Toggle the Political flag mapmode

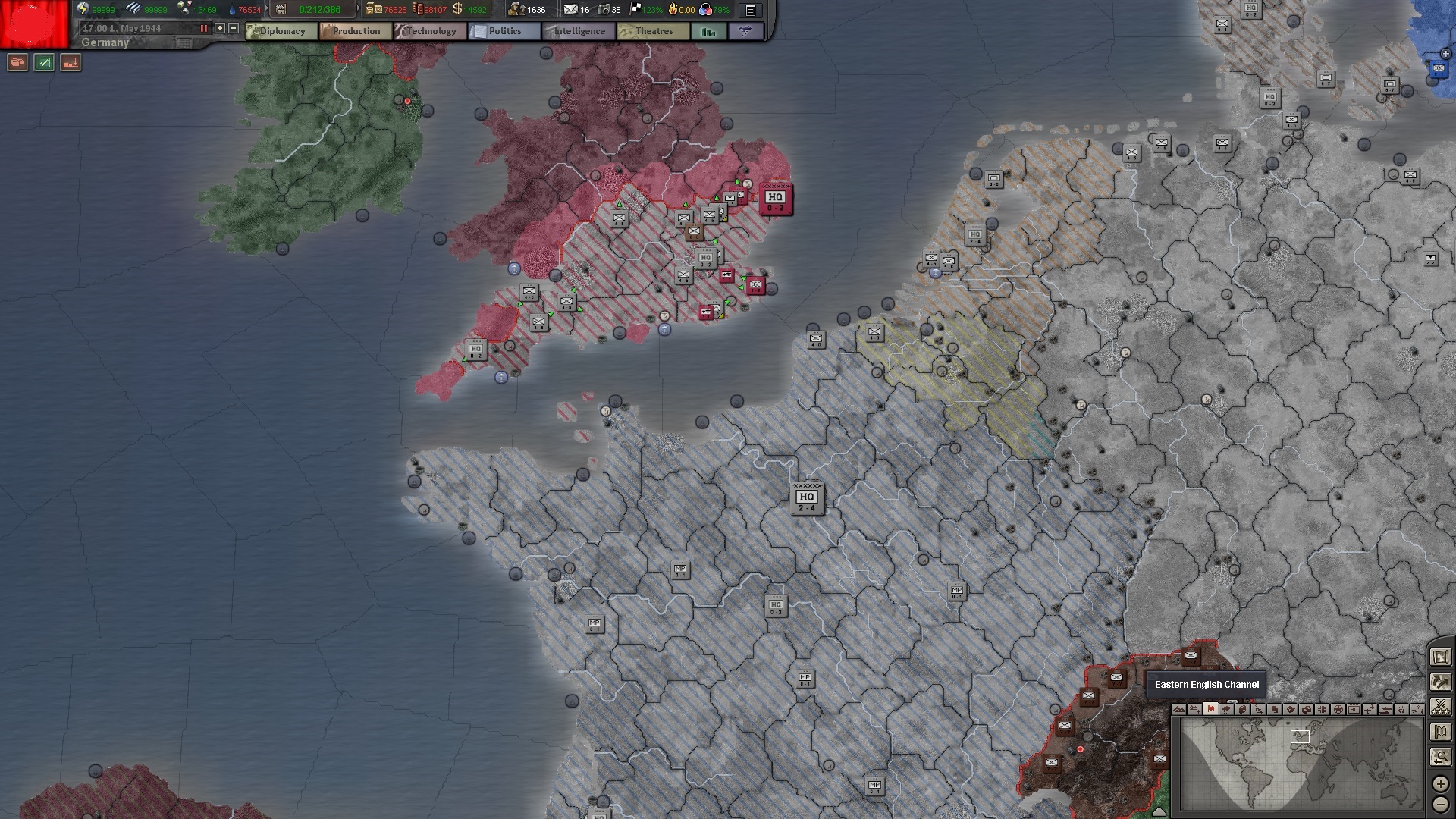pos(1212,711)
